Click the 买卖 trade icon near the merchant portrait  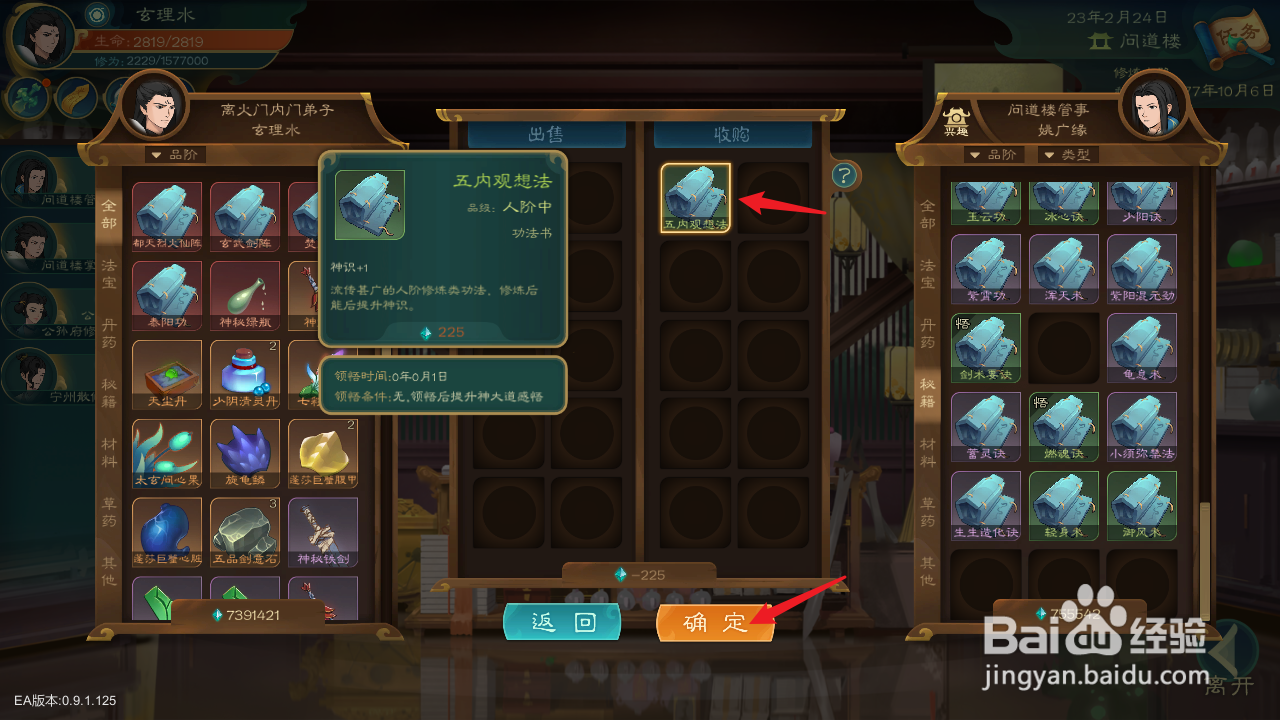coord(957,120)
